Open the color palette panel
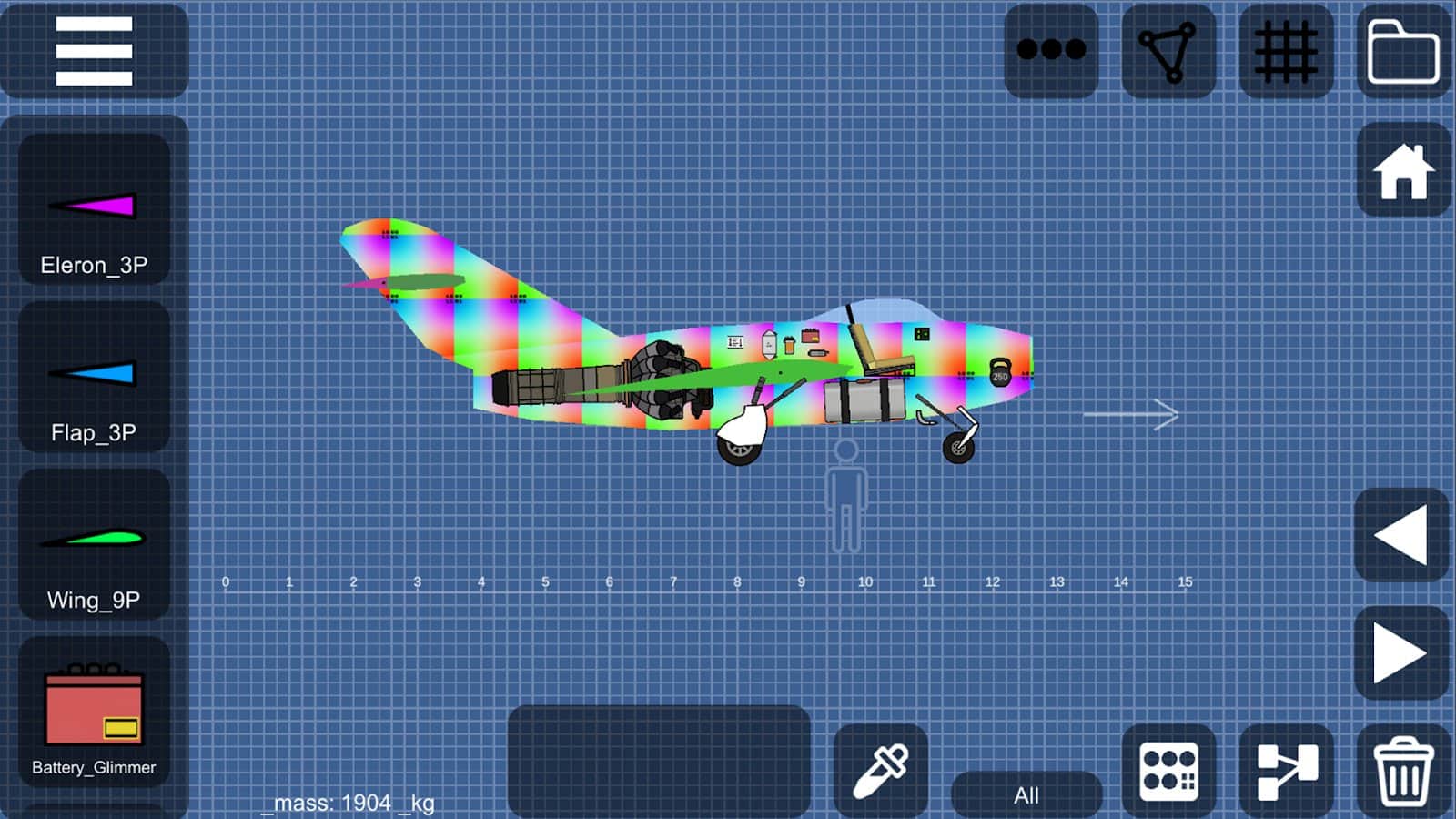Viewport: 1456px width, 819px height. (x=1169, y=769)
